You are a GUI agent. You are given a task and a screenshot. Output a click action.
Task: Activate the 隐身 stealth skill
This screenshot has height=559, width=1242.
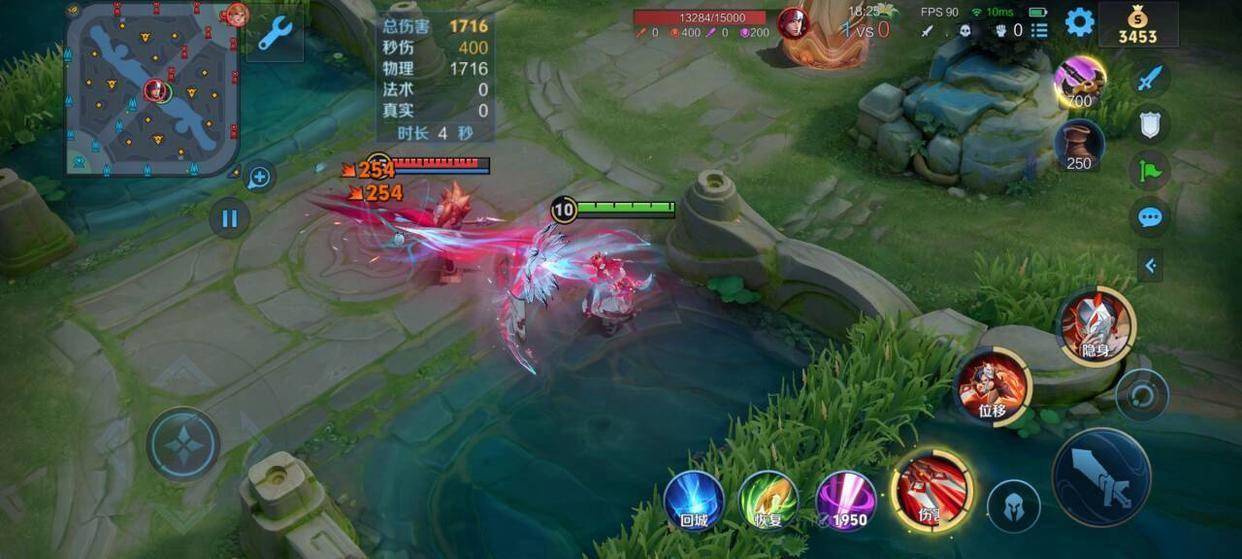click(x=1096, y=326)
